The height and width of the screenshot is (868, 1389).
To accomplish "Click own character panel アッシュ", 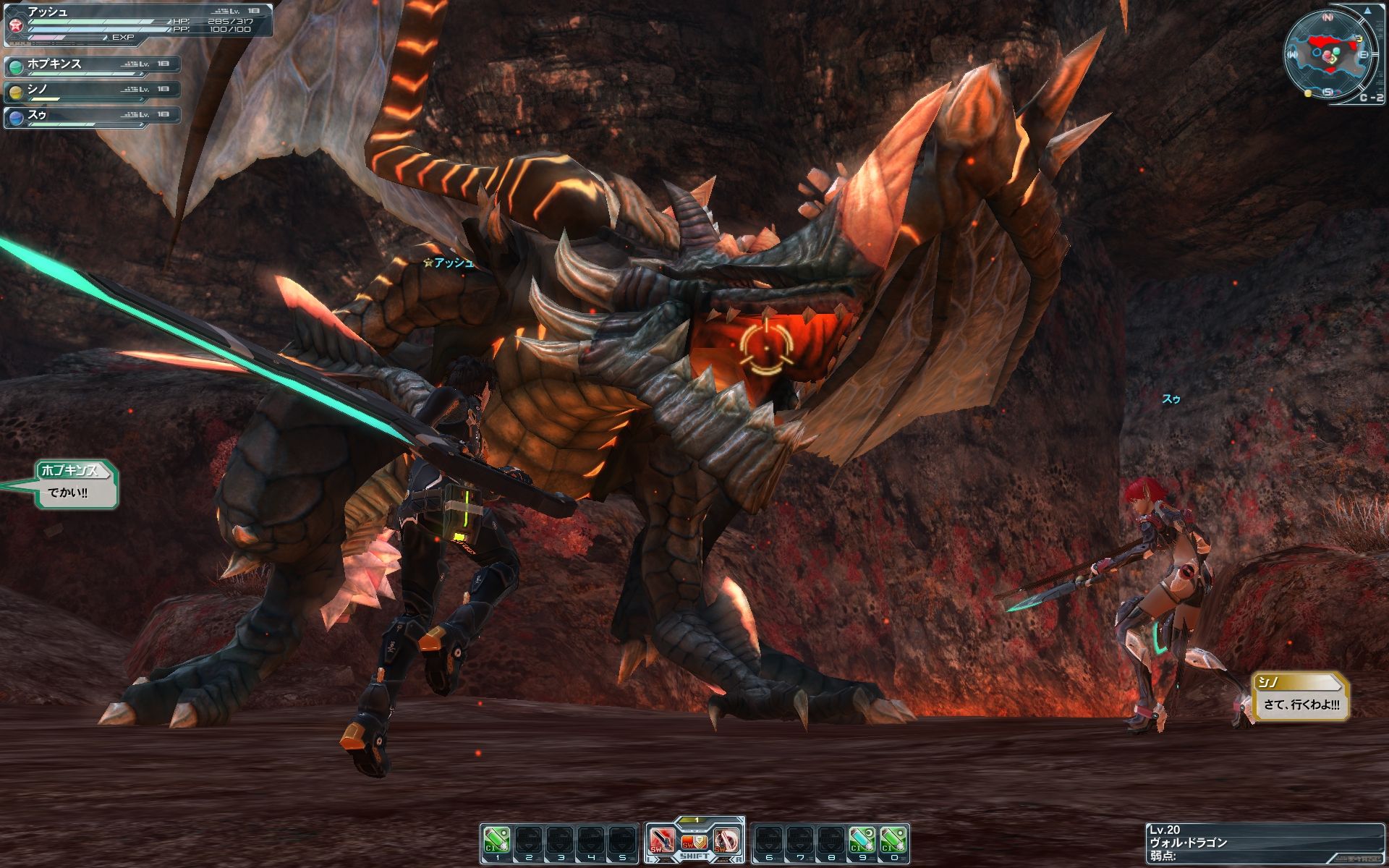I will pyautogui.click(x=137, y=20).
